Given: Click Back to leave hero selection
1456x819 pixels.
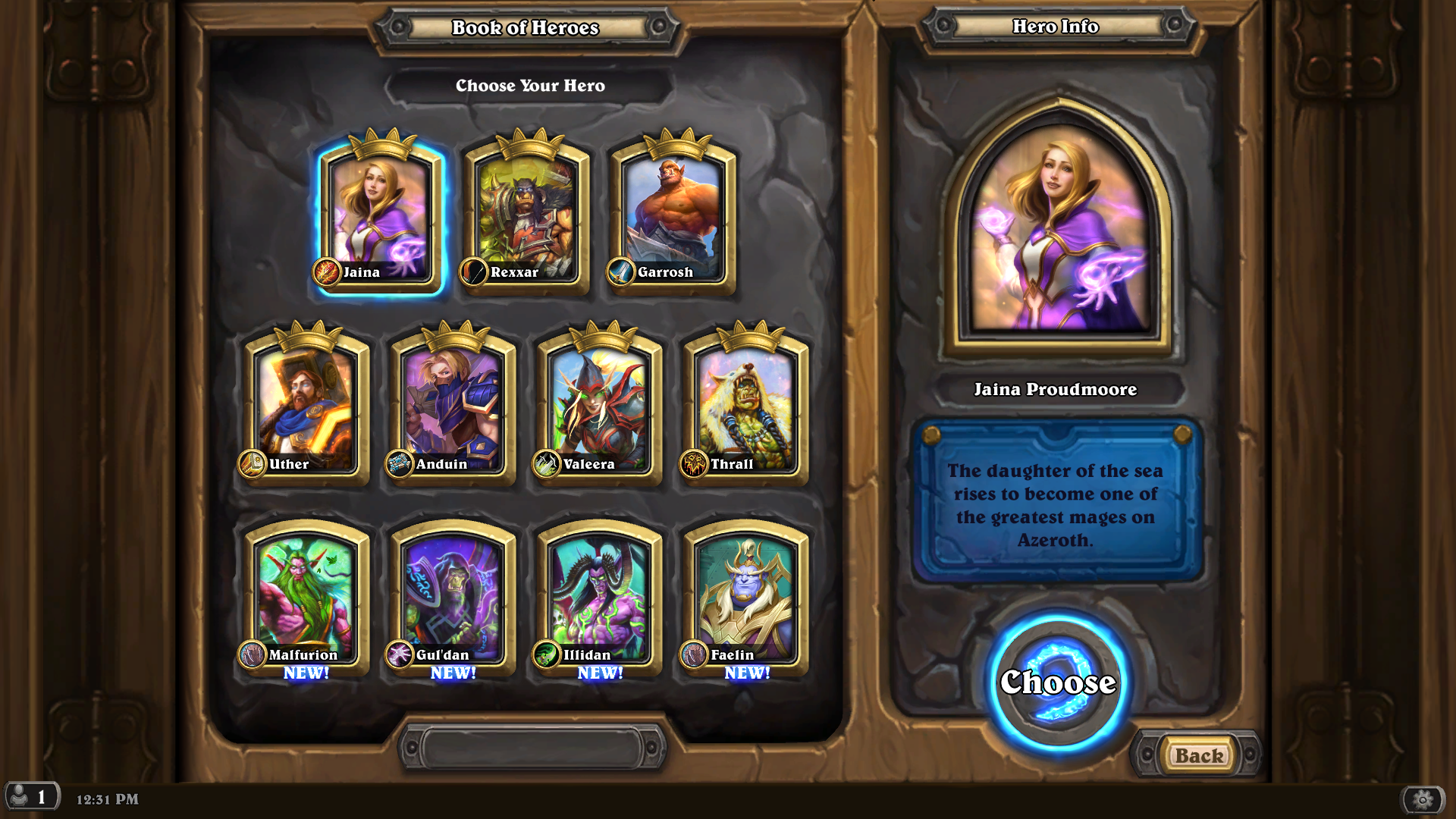Looking at the screenshot, I should click(1201, 756).
